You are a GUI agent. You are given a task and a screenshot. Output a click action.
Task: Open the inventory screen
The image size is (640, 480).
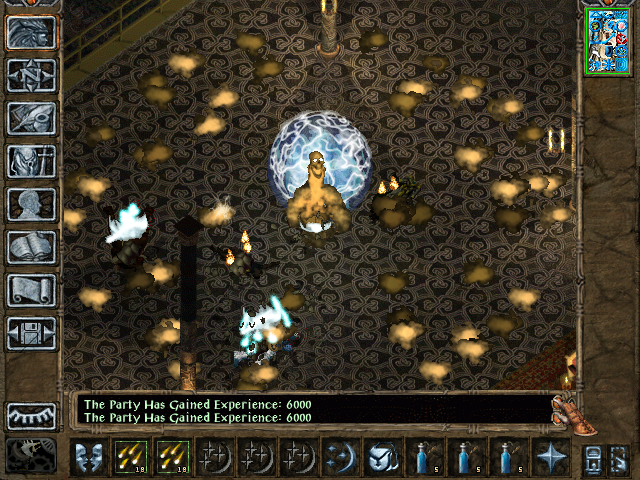pyautogui.click(x=31, y=161)
